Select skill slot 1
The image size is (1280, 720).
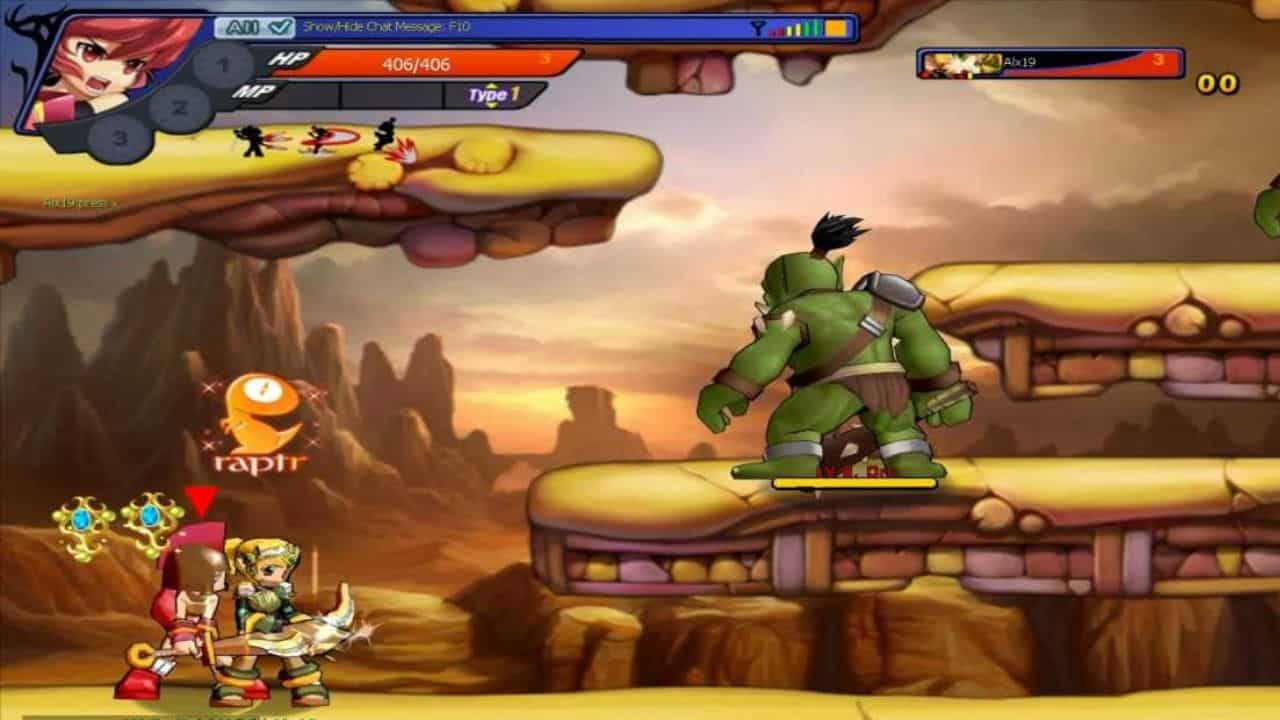223,66
